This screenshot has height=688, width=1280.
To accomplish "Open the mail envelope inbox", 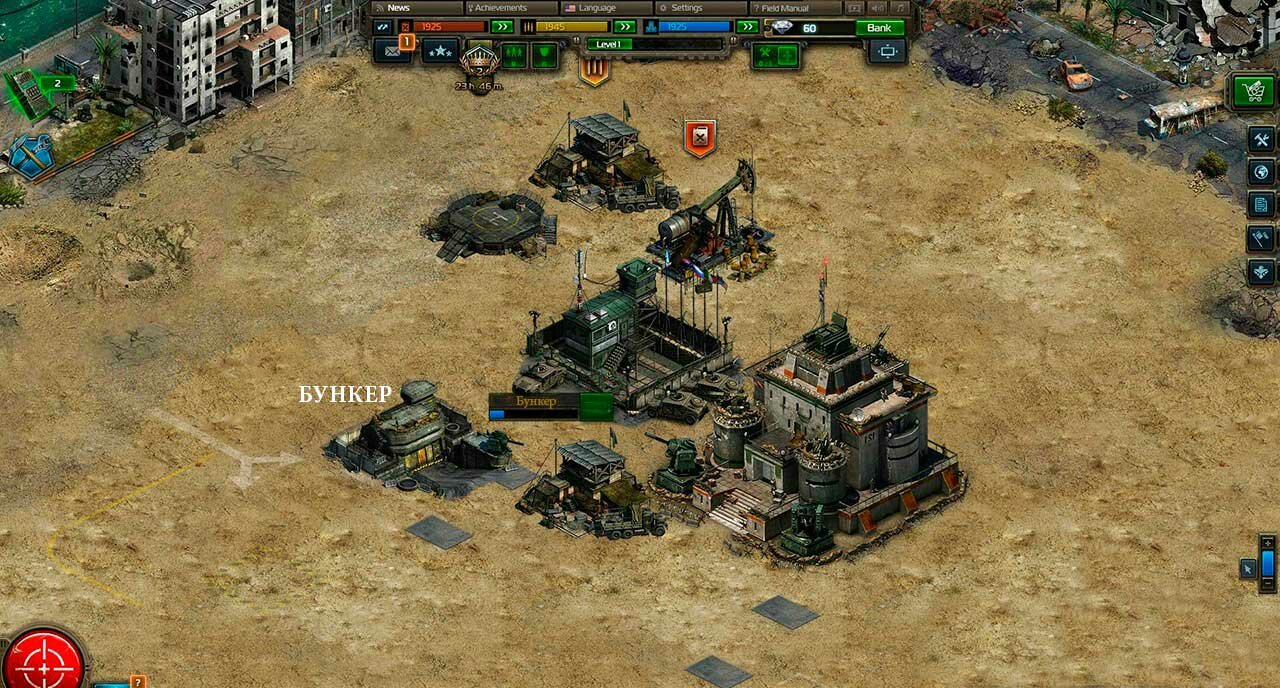I will [391, 51].
